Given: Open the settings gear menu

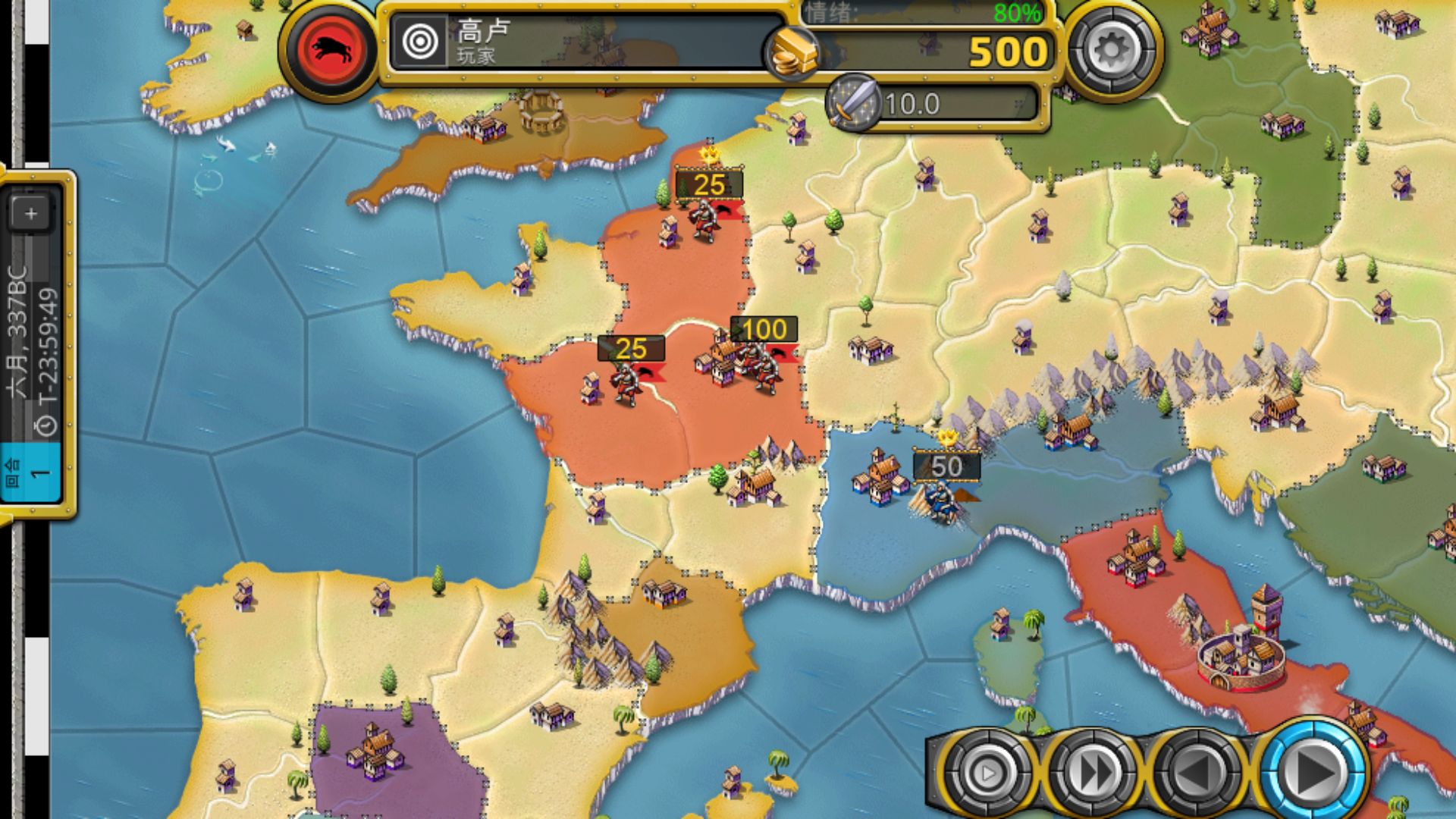Looking at the screenshot, I should [x=1112, y=50].
